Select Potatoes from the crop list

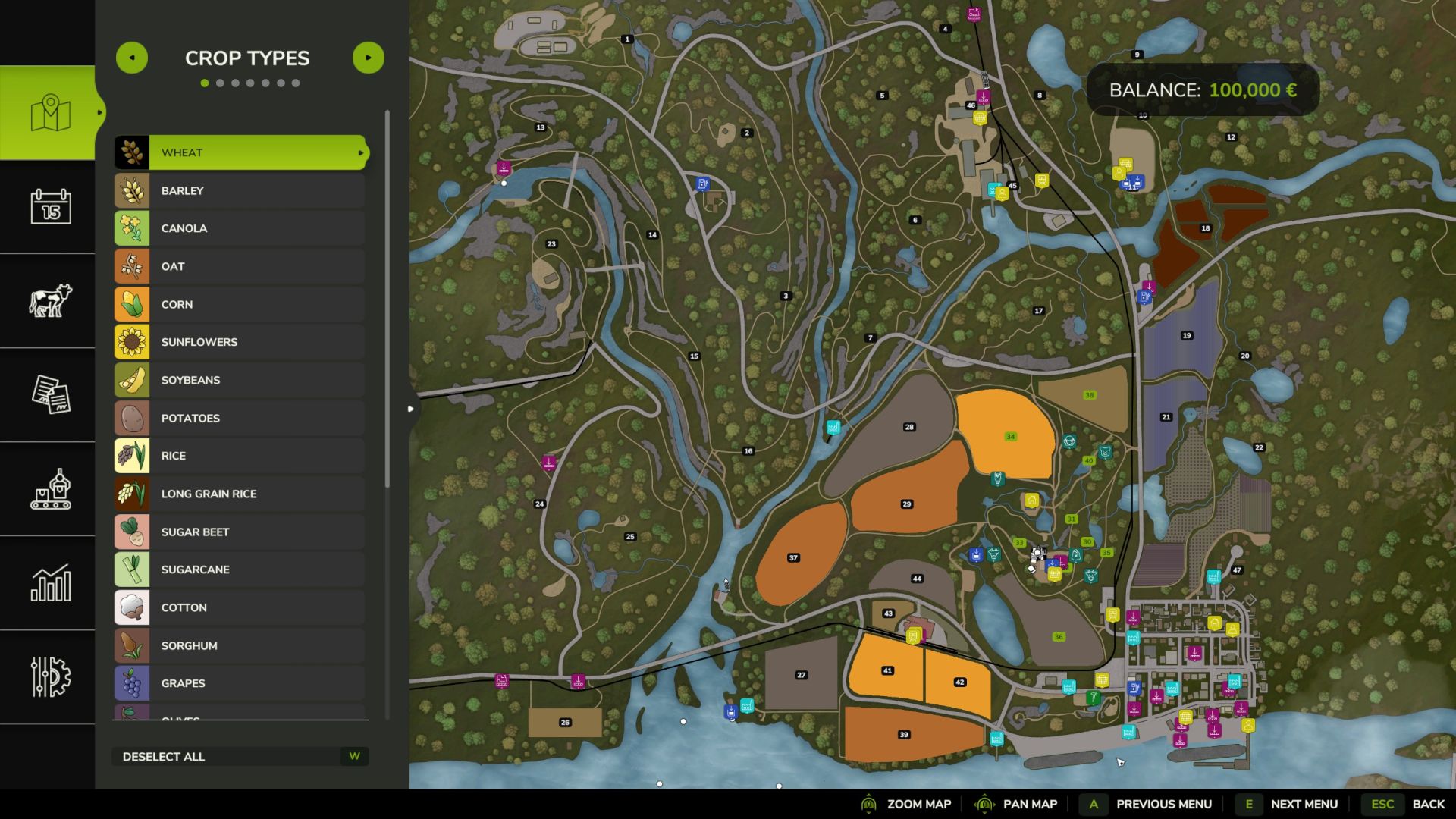click(x=241, y=418)
